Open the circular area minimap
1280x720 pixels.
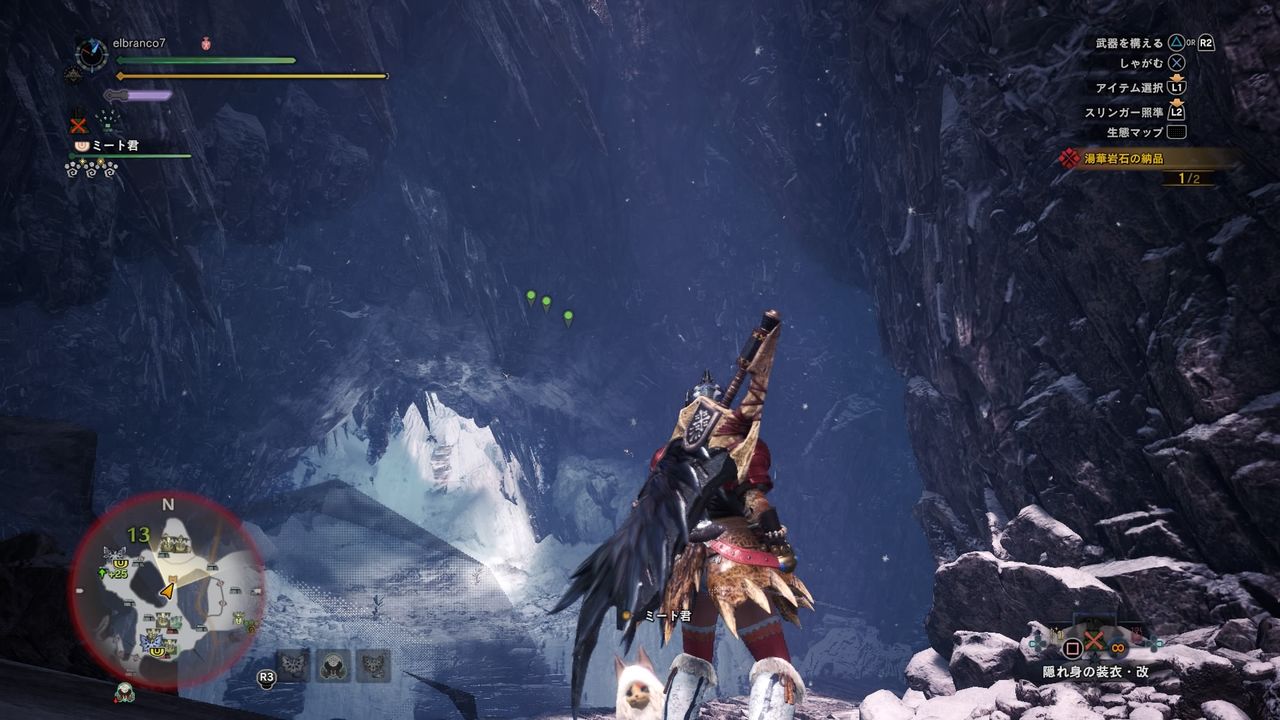[167, 589]
